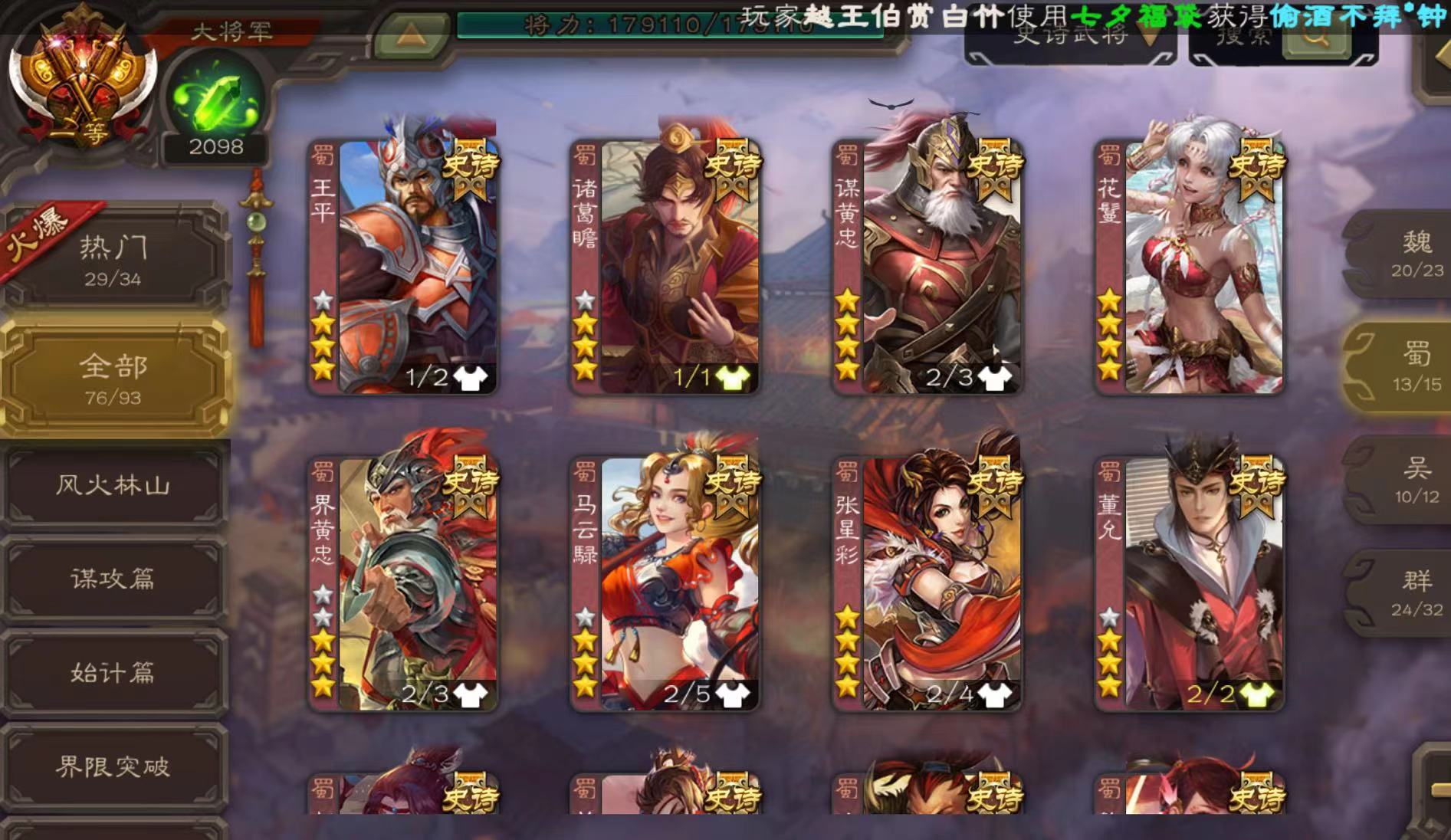Image resolution: width=1451 pixels, height=840 pixels.
Task: Collapse the top bar using the up arrow
Action: tap(409, 34)
